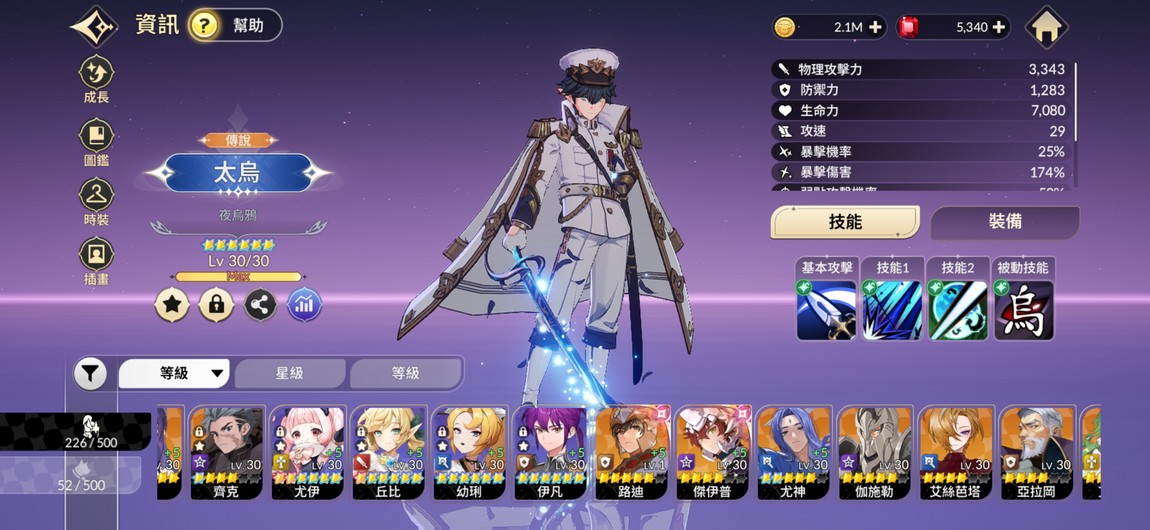Add more red gems
The width and height of the screenshot is (1150, 530).
tap(998, 28)
